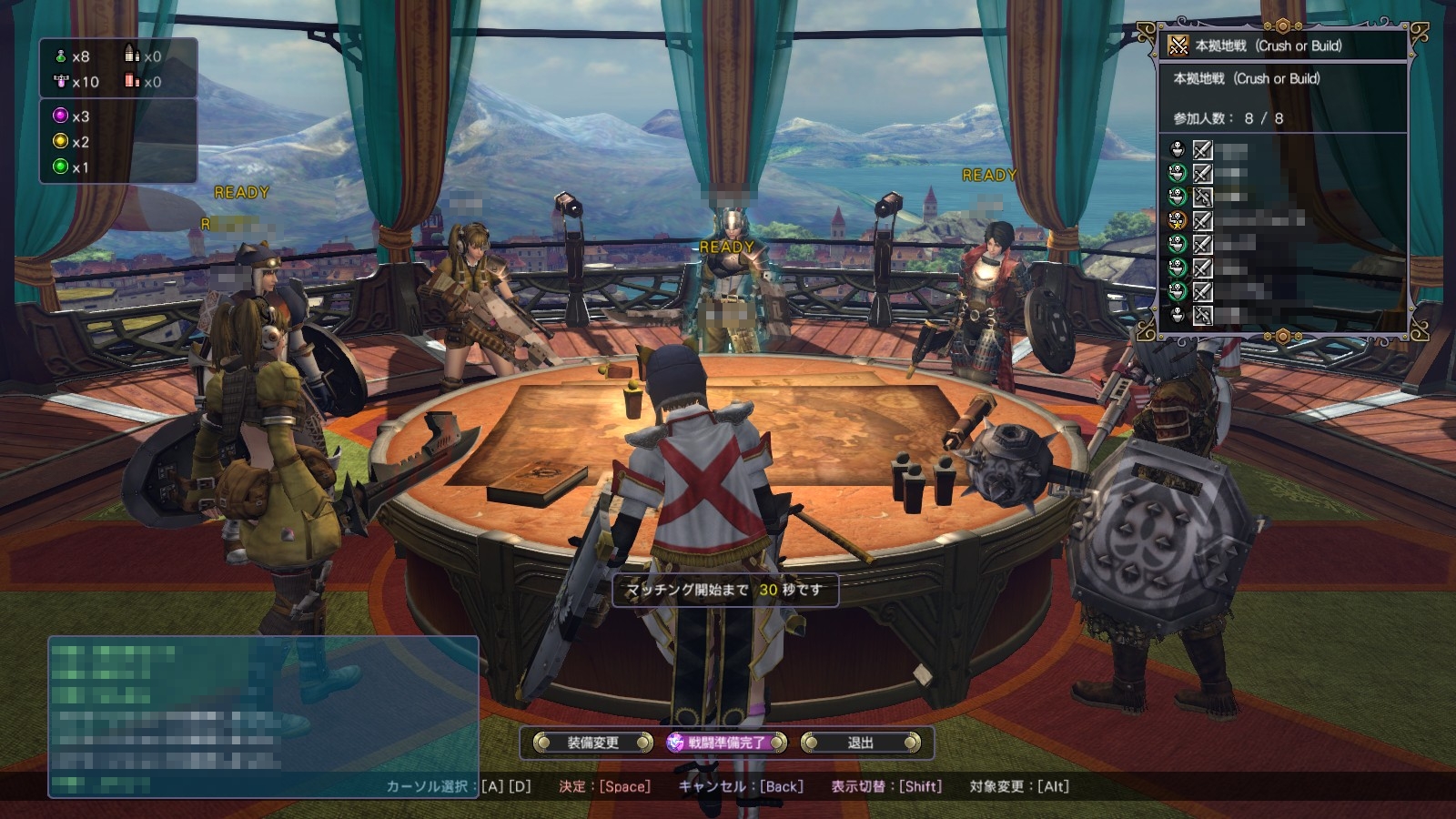Confirm ready with 戦闘準備完了 button
The image size is (1456, 819).
[726, 743]
